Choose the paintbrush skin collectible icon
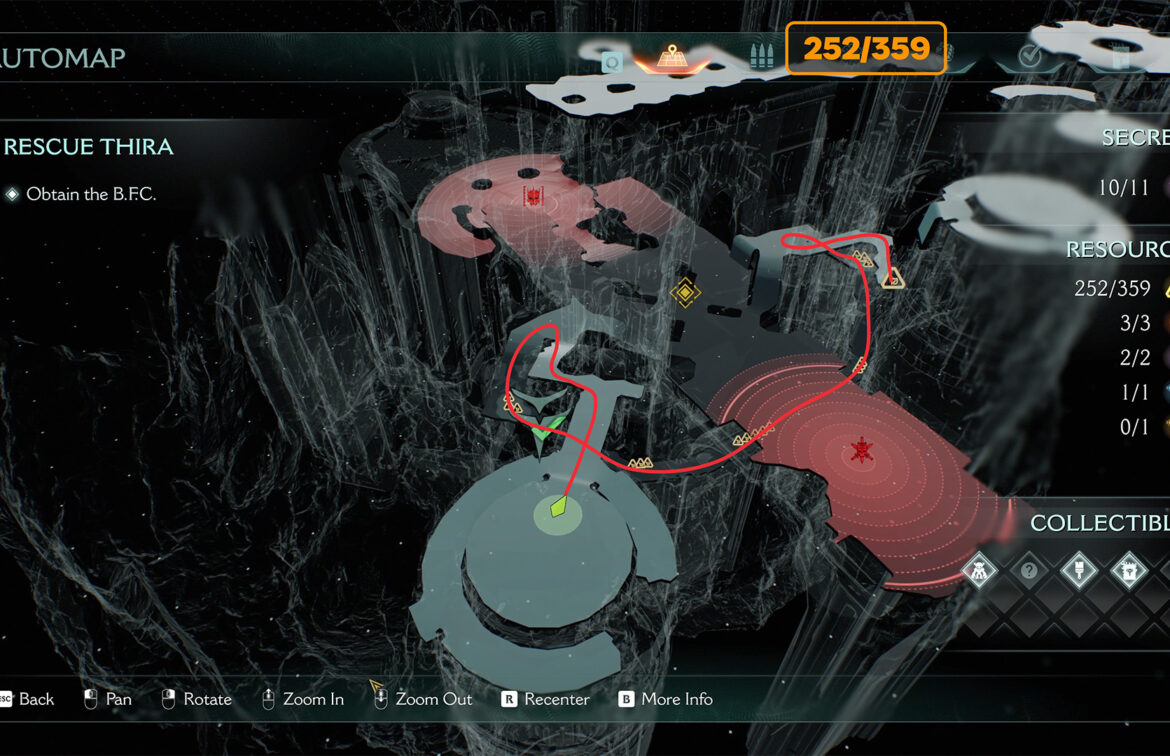Image resolution: width=1170 pixels, height=756 pixels. click(1079, 571)
